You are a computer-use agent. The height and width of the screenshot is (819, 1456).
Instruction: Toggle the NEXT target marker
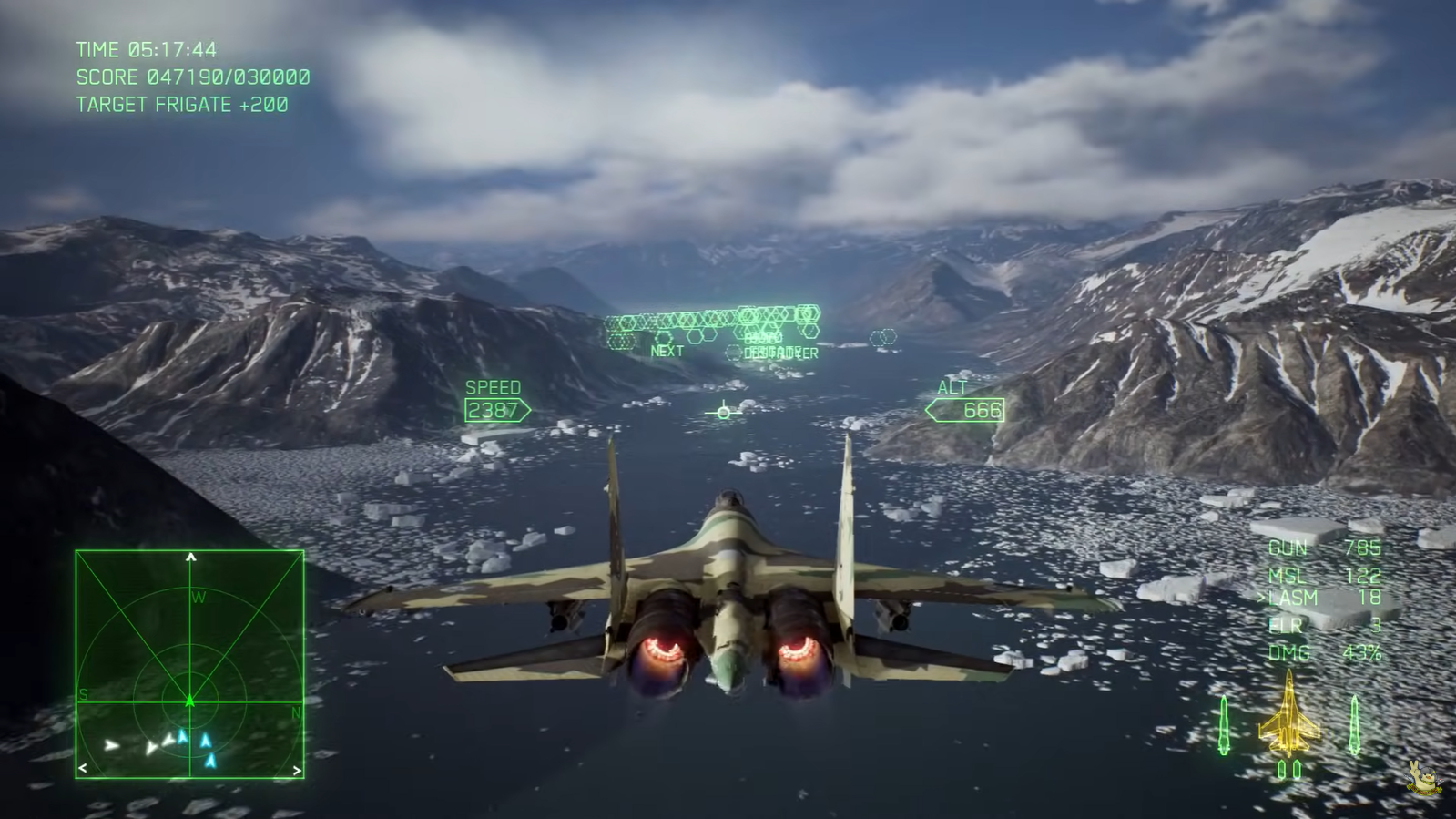[666, 350]
